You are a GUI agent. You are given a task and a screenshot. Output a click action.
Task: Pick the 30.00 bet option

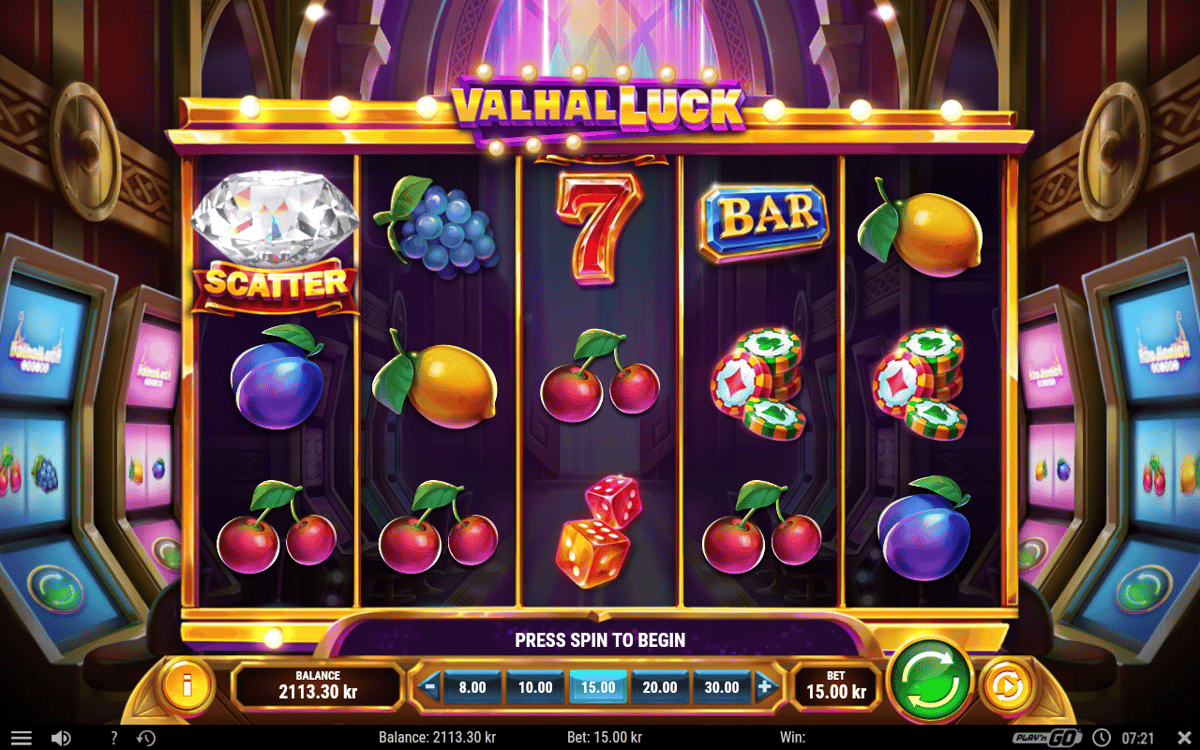coord(722,687)
